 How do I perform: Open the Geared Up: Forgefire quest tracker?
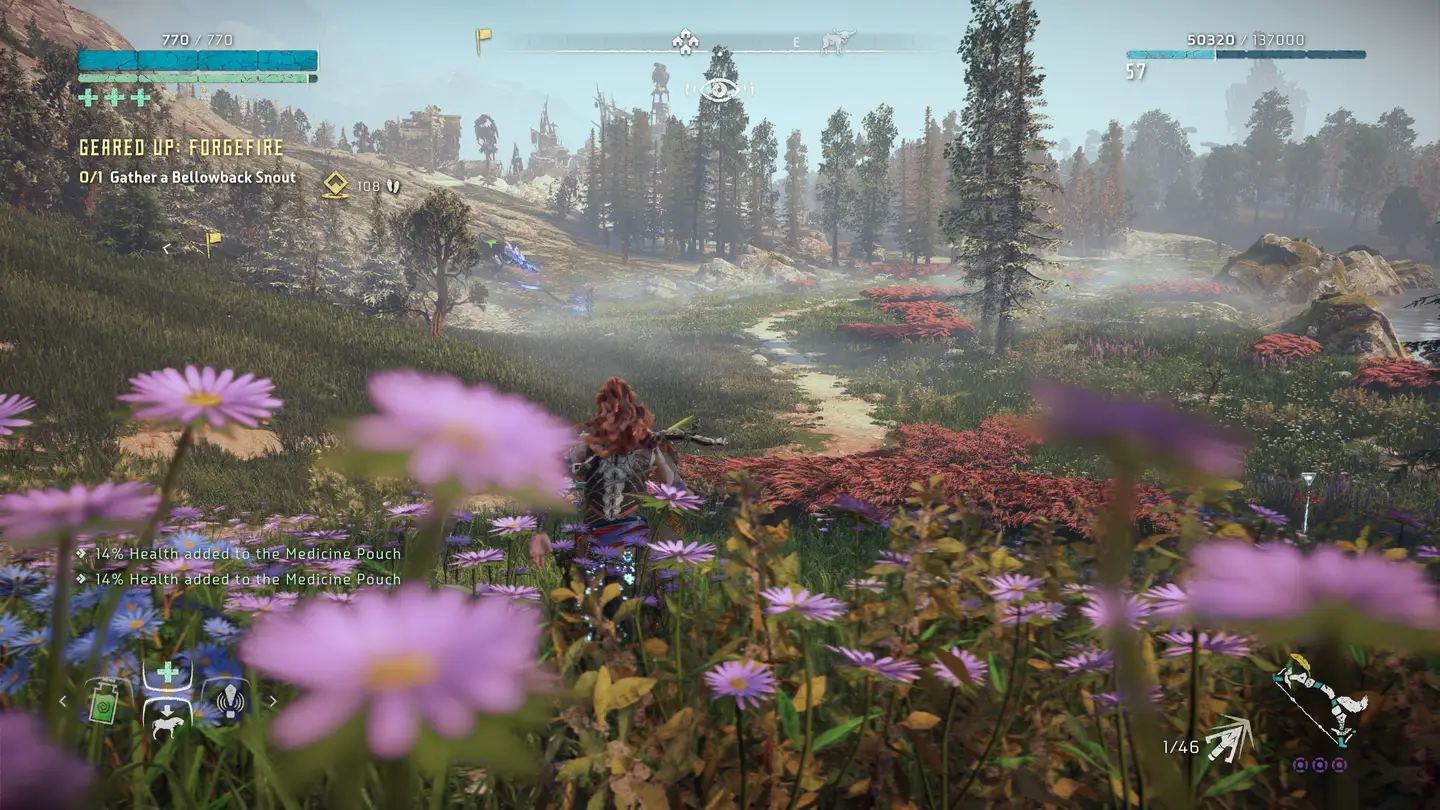181,148
